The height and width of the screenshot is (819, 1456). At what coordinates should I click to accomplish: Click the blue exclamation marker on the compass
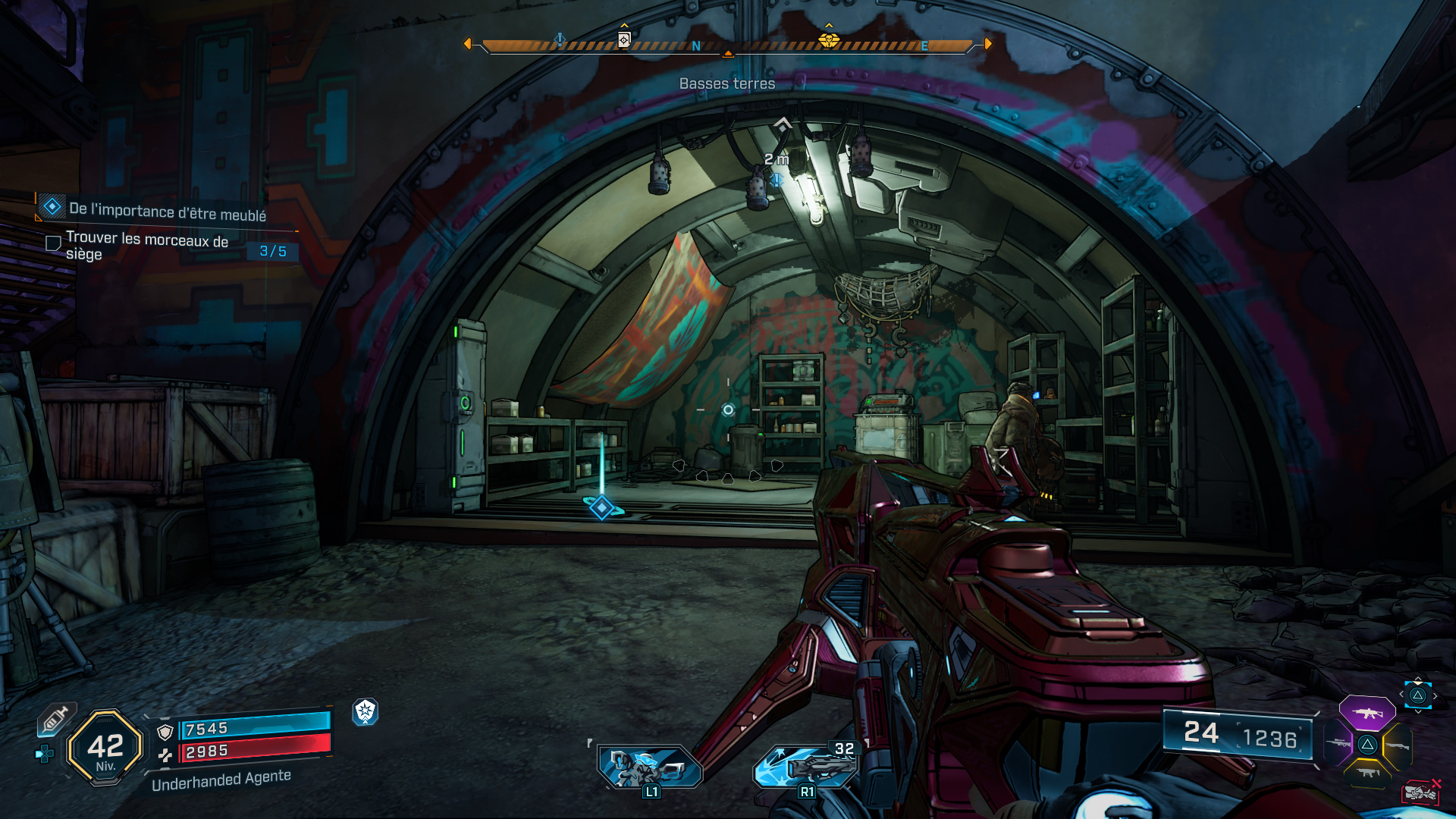coord(560,40)
